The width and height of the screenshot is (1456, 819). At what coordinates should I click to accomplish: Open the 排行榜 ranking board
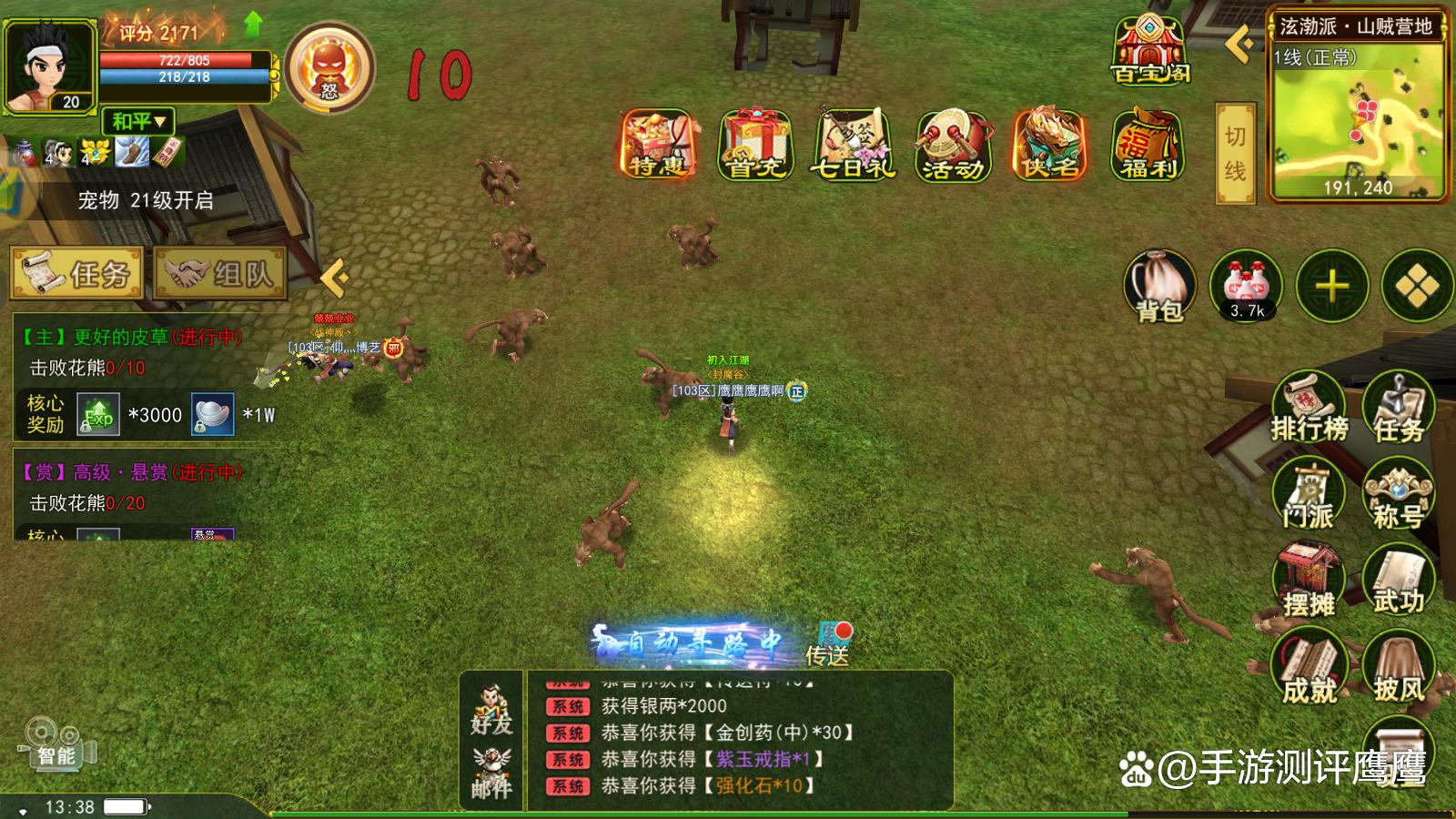click(1309, 407)
